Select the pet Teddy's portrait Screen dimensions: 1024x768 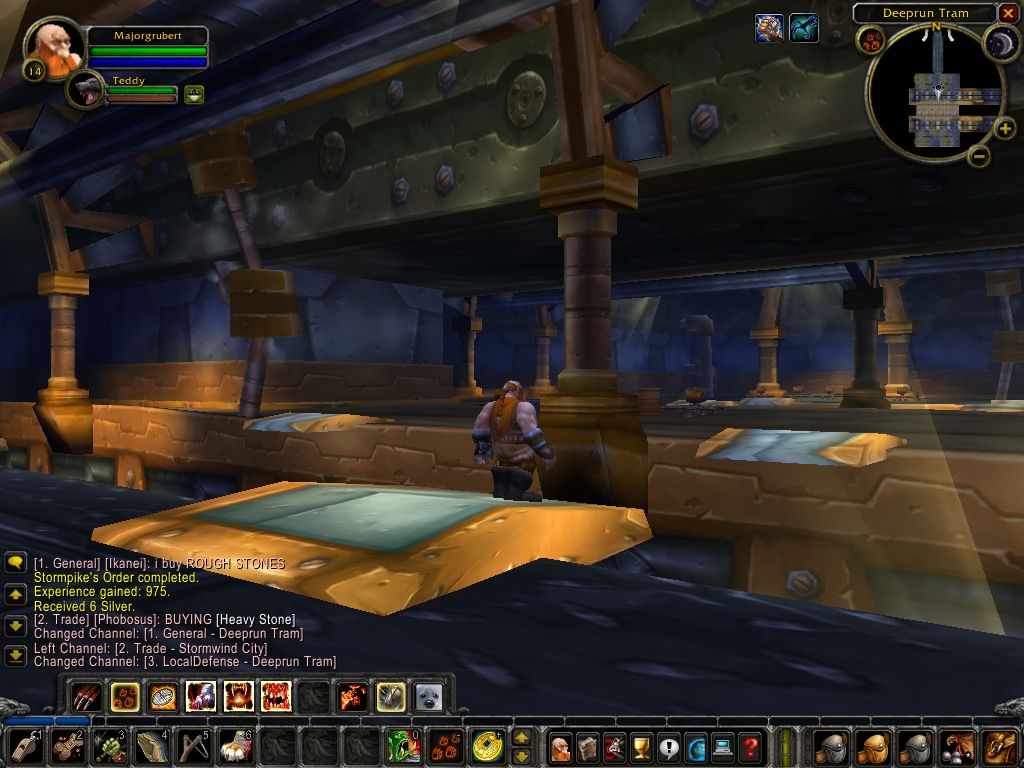[86, 90]
